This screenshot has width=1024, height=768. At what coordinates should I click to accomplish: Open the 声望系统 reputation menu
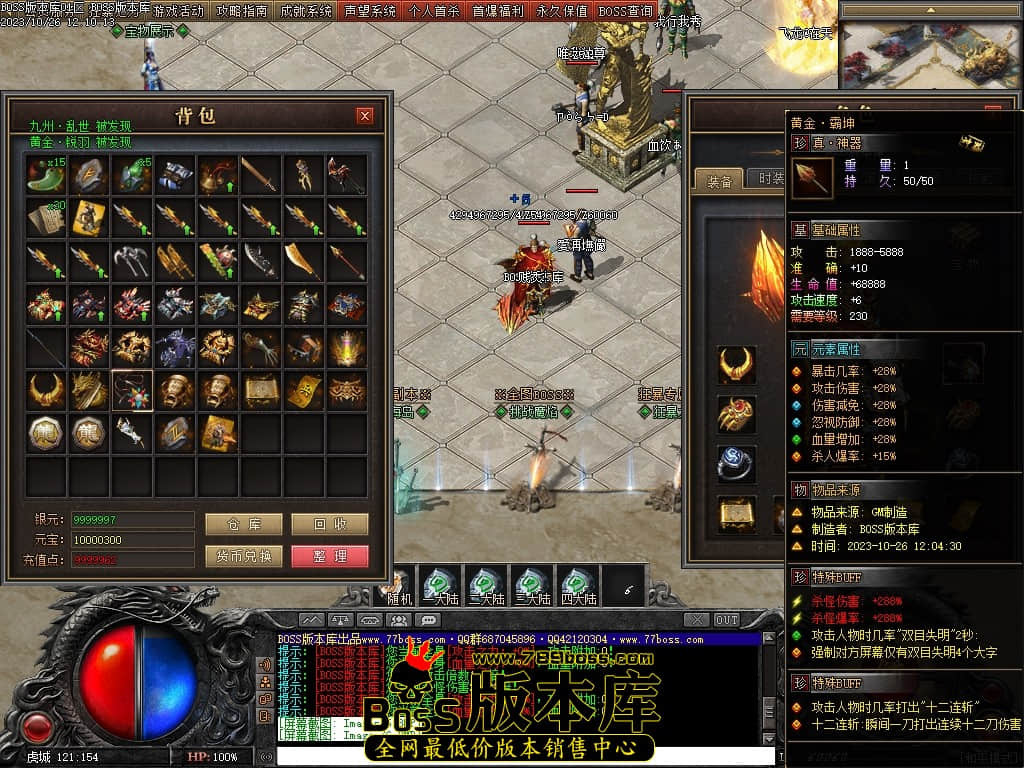tap(370, 11)
